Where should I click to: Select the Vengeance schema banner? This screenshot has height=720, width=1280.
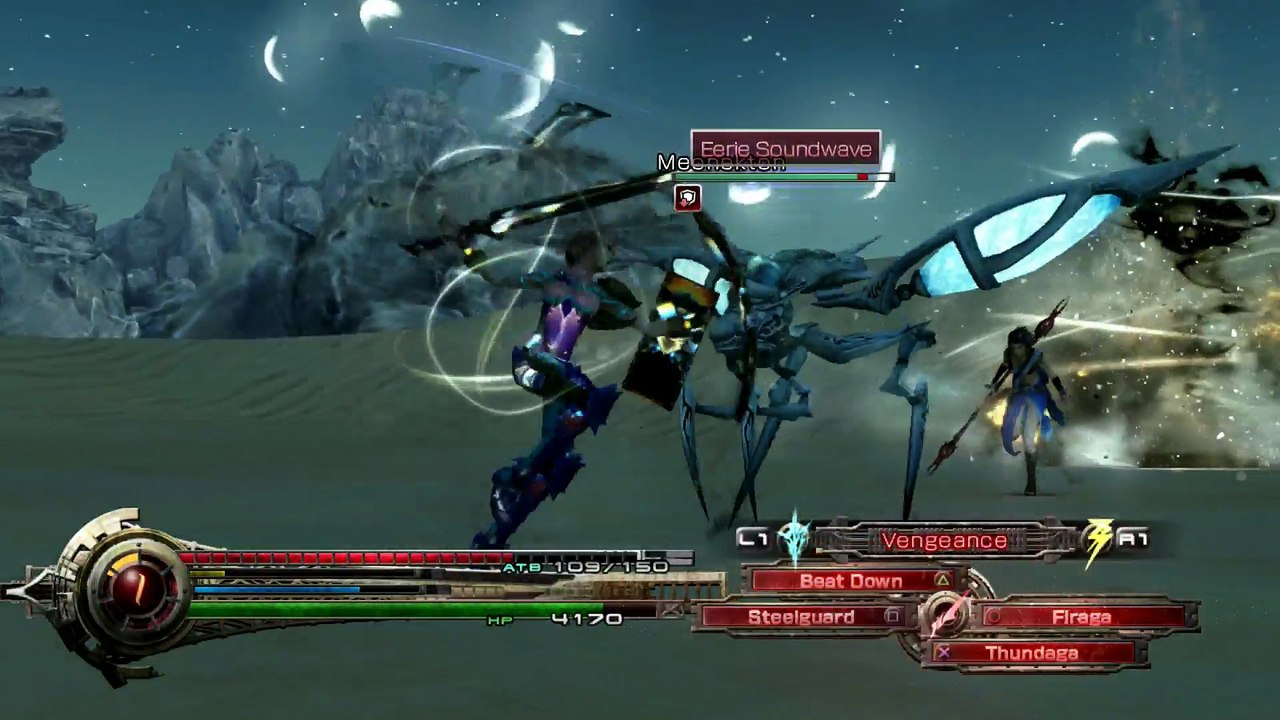pos(943,541)
